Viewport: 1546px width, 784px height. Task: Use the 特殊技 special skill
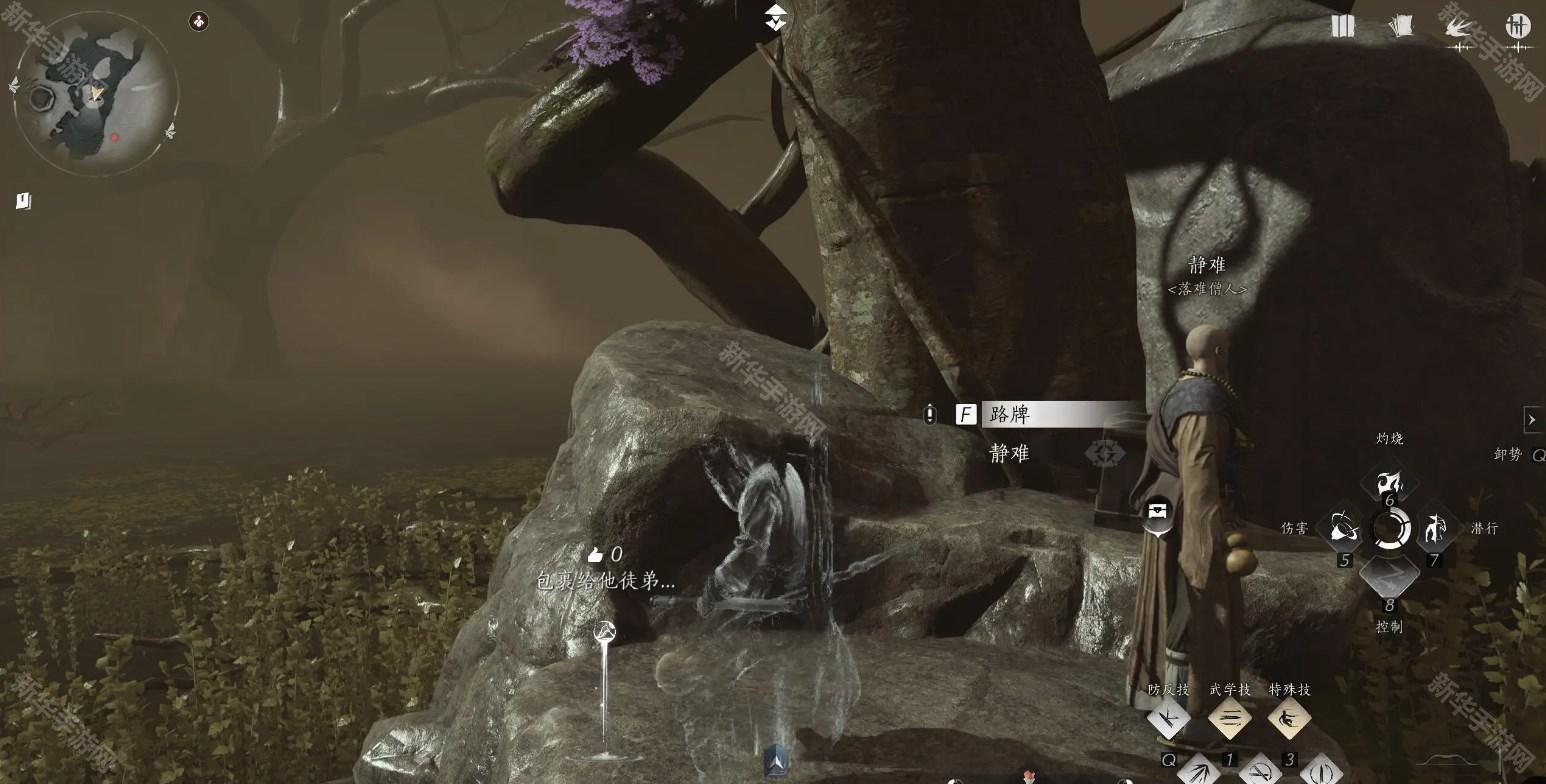(x=1289, y=719)
